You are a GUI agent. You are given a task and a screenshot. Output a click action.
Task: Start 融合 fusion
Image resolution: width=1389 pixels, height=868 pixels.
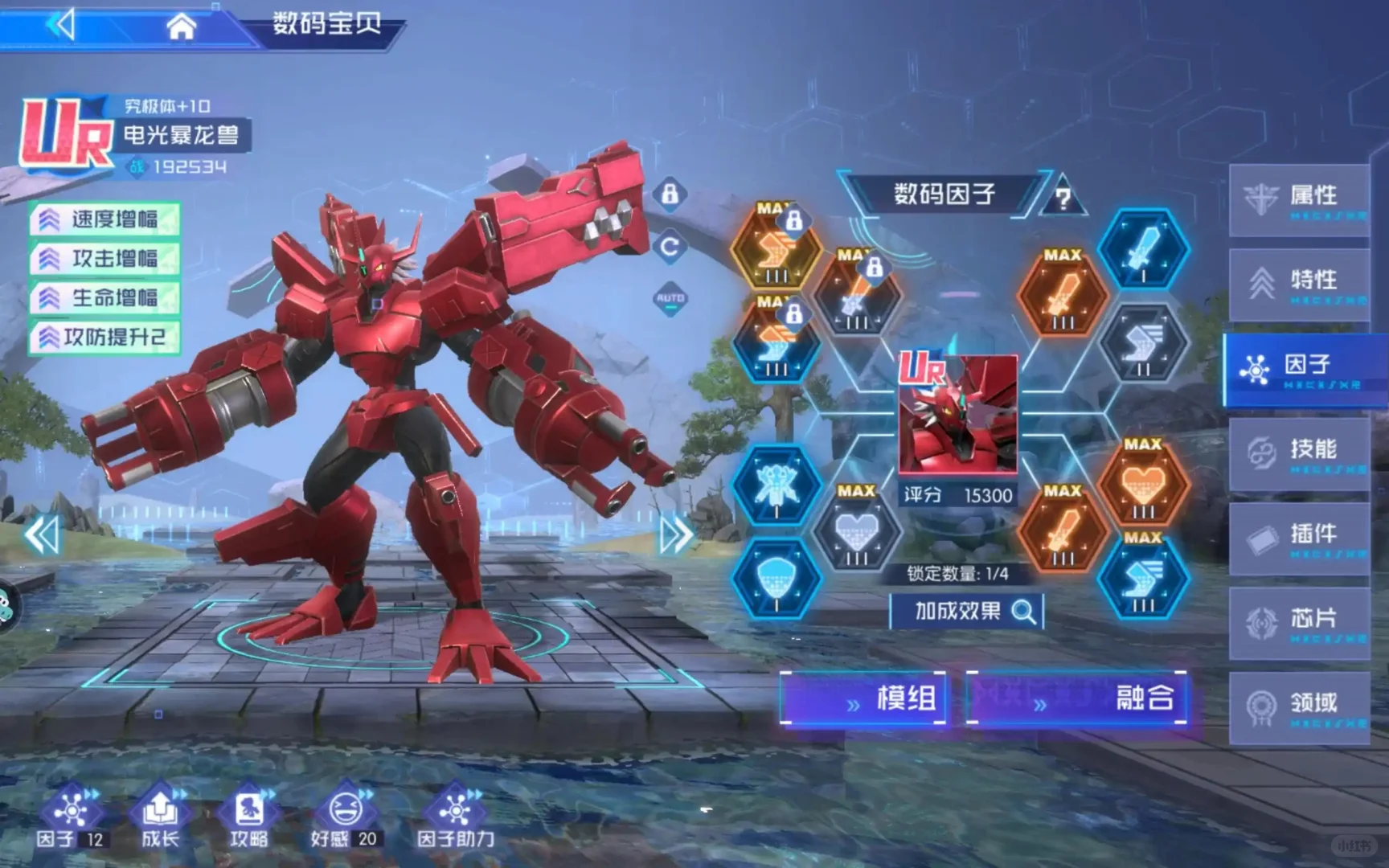click(1077, 698)
